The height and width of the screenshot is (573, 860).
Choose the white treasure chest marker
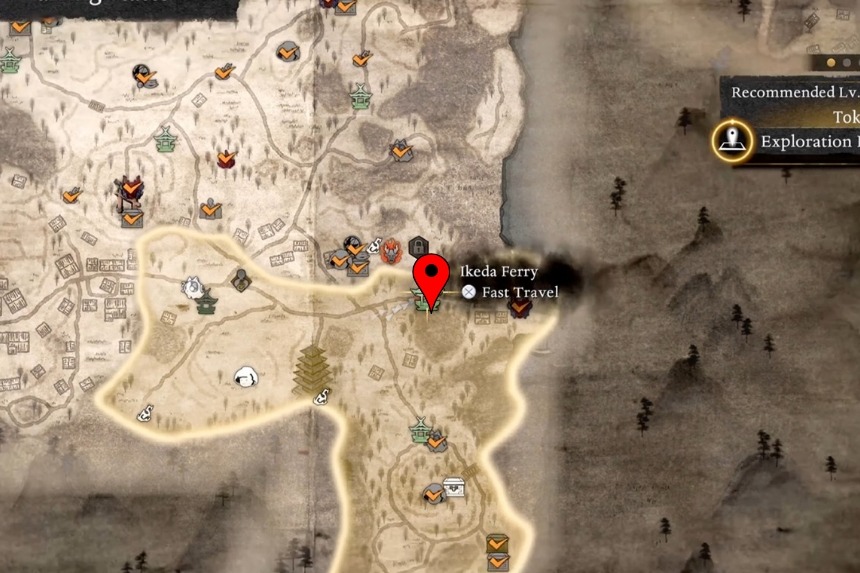click(x=455, y=486)
